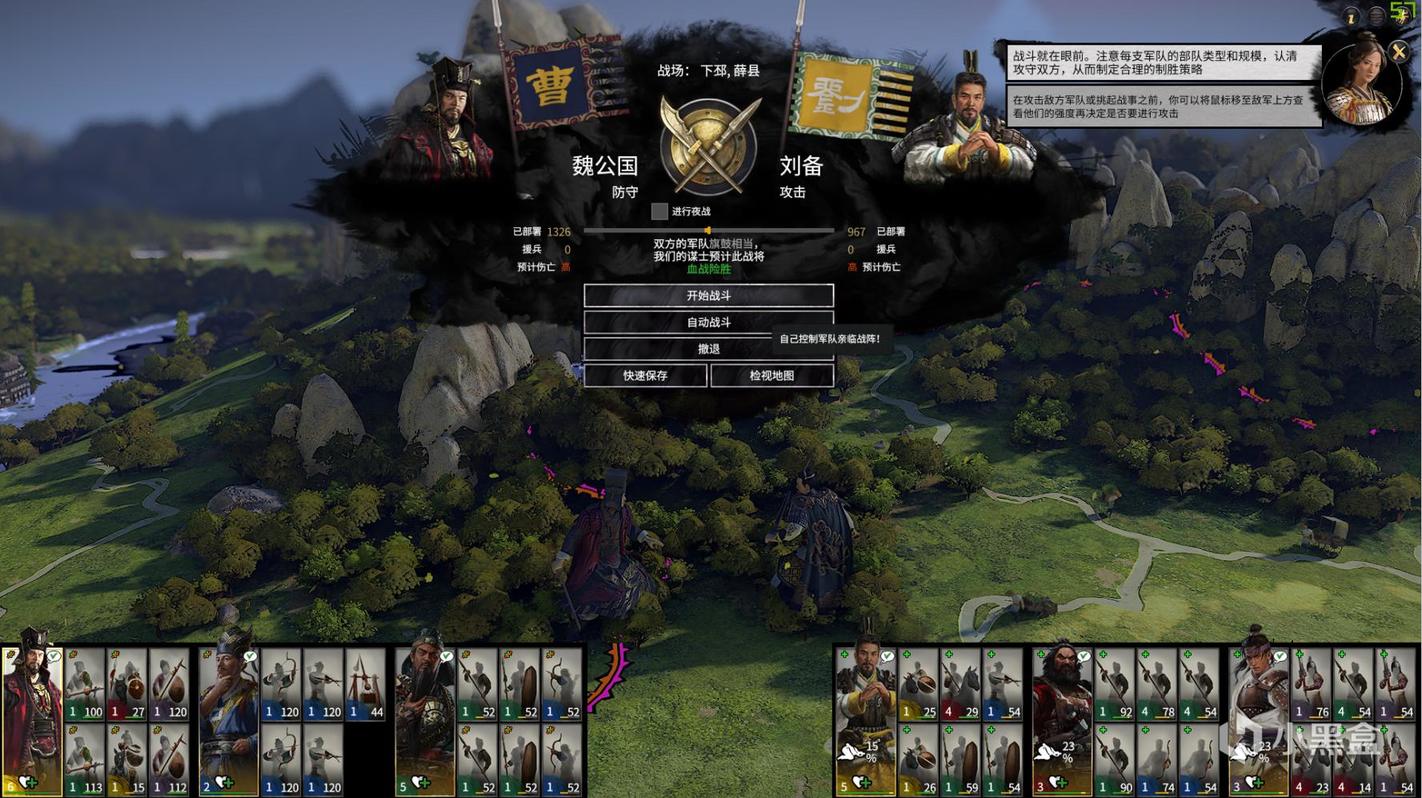Choose 自动战斗 to auto-resolve

[x=708, y=323]
